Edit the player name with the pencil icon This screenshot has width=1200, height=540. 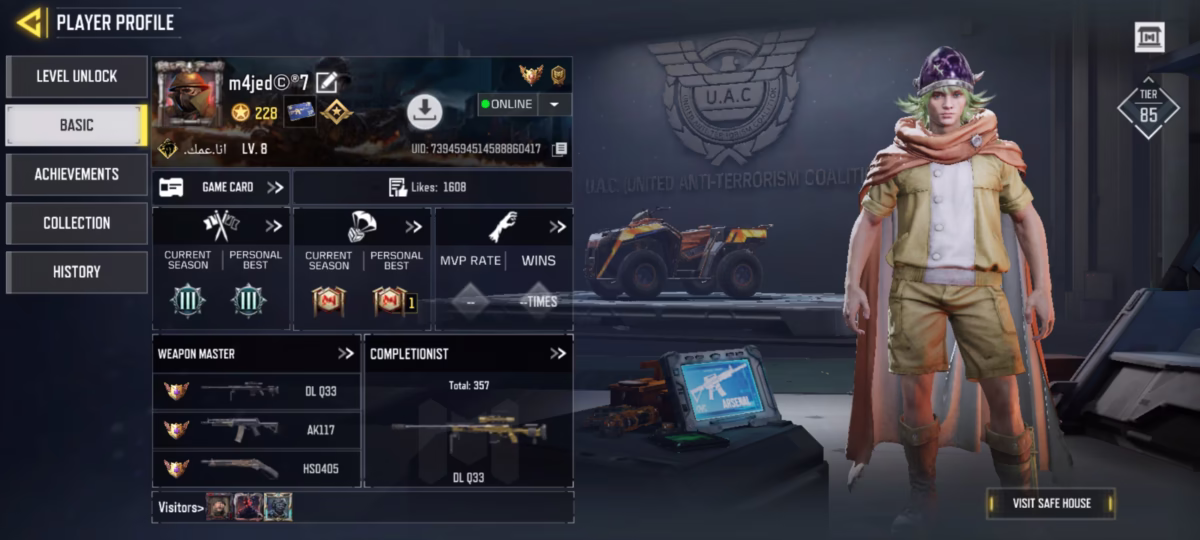pos(326,83)
